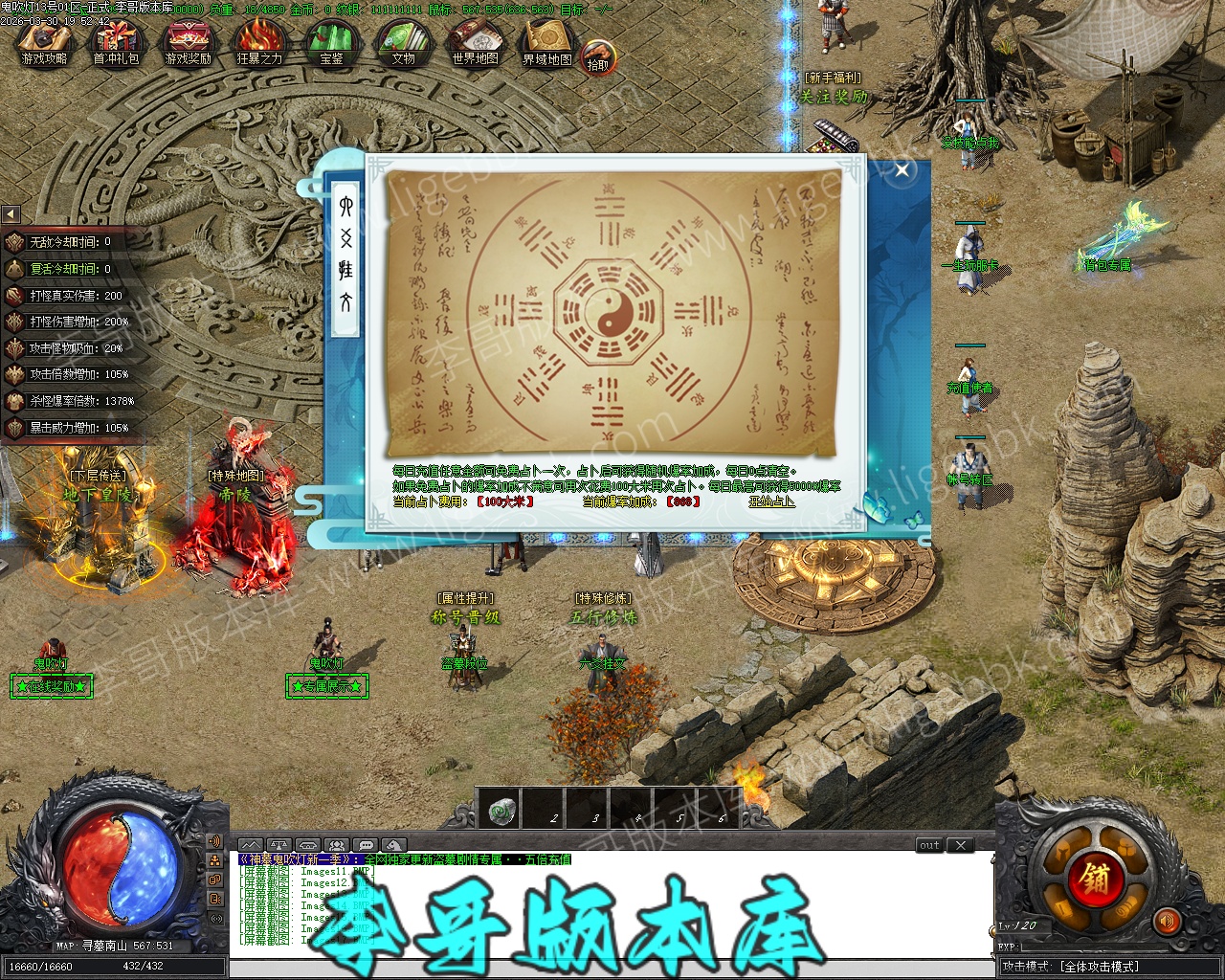Image resolution: width=1225 pixels, height=980 pixels.
Task: Close the chat panel with the X
Action: click(x=961, y=845)
